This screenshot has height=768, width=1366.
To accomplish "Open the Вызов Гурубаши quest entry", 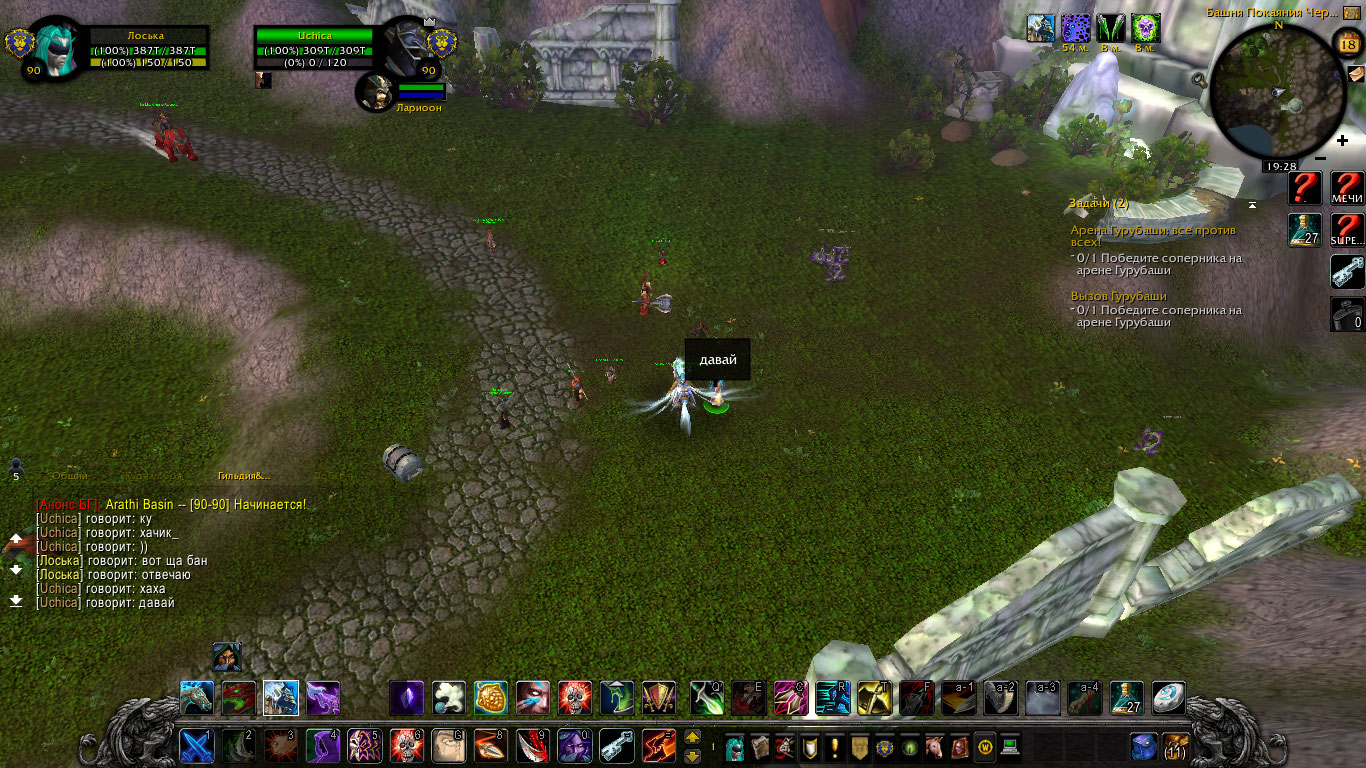I will [x=1118, y=296].
